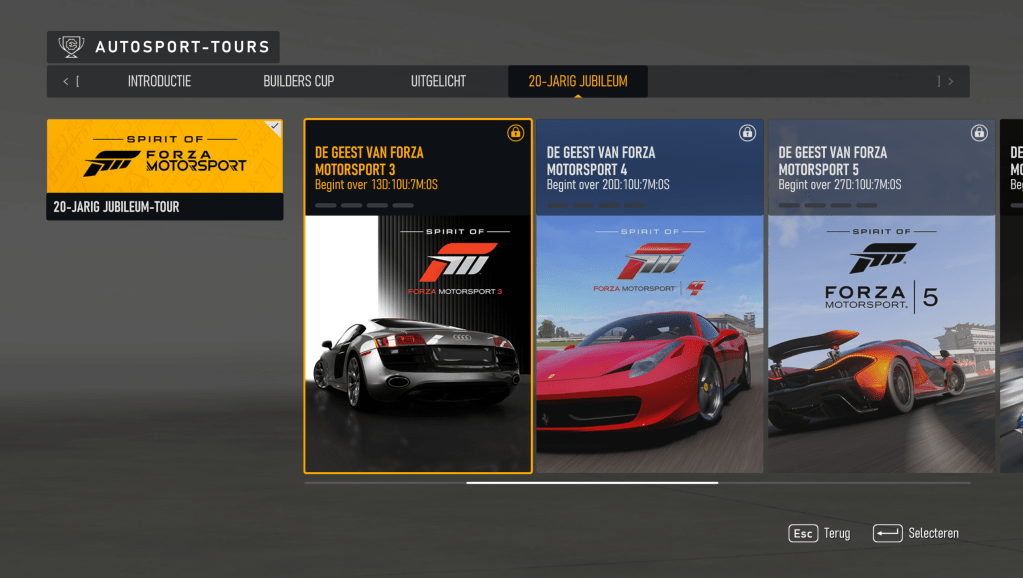Click the right arrow on the tab bar
This screenshot has height=578, width=1023.
pos(950,82)
